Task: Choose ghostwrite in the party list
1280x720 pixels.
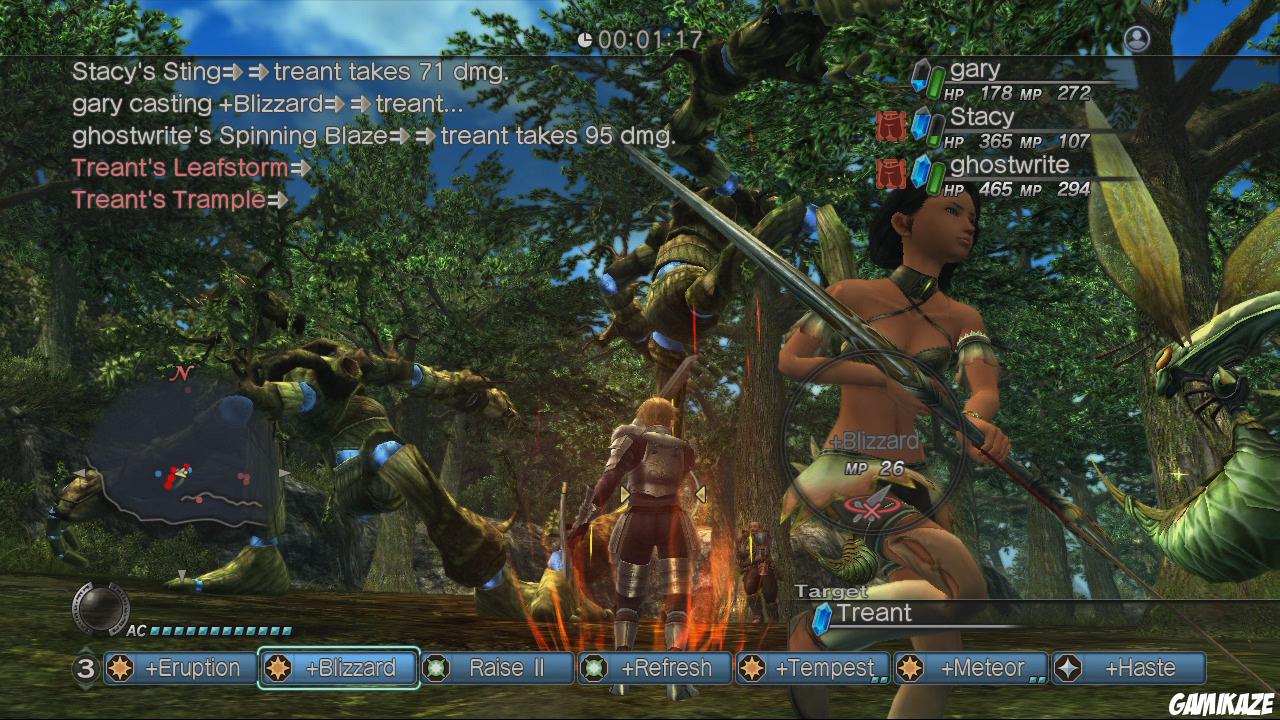Action: pos(1000,176)
